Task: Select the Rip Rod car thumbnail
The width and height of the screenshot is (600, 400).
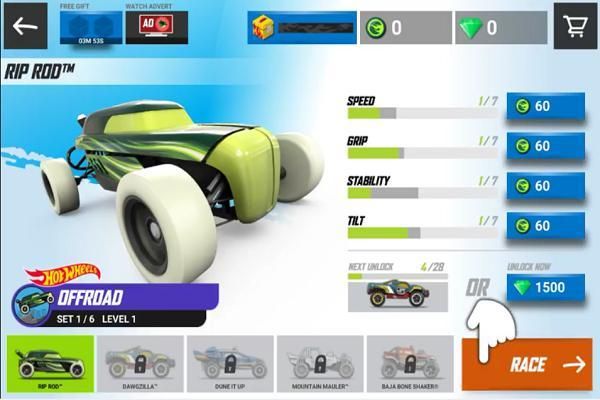Action: coord(50,364)
